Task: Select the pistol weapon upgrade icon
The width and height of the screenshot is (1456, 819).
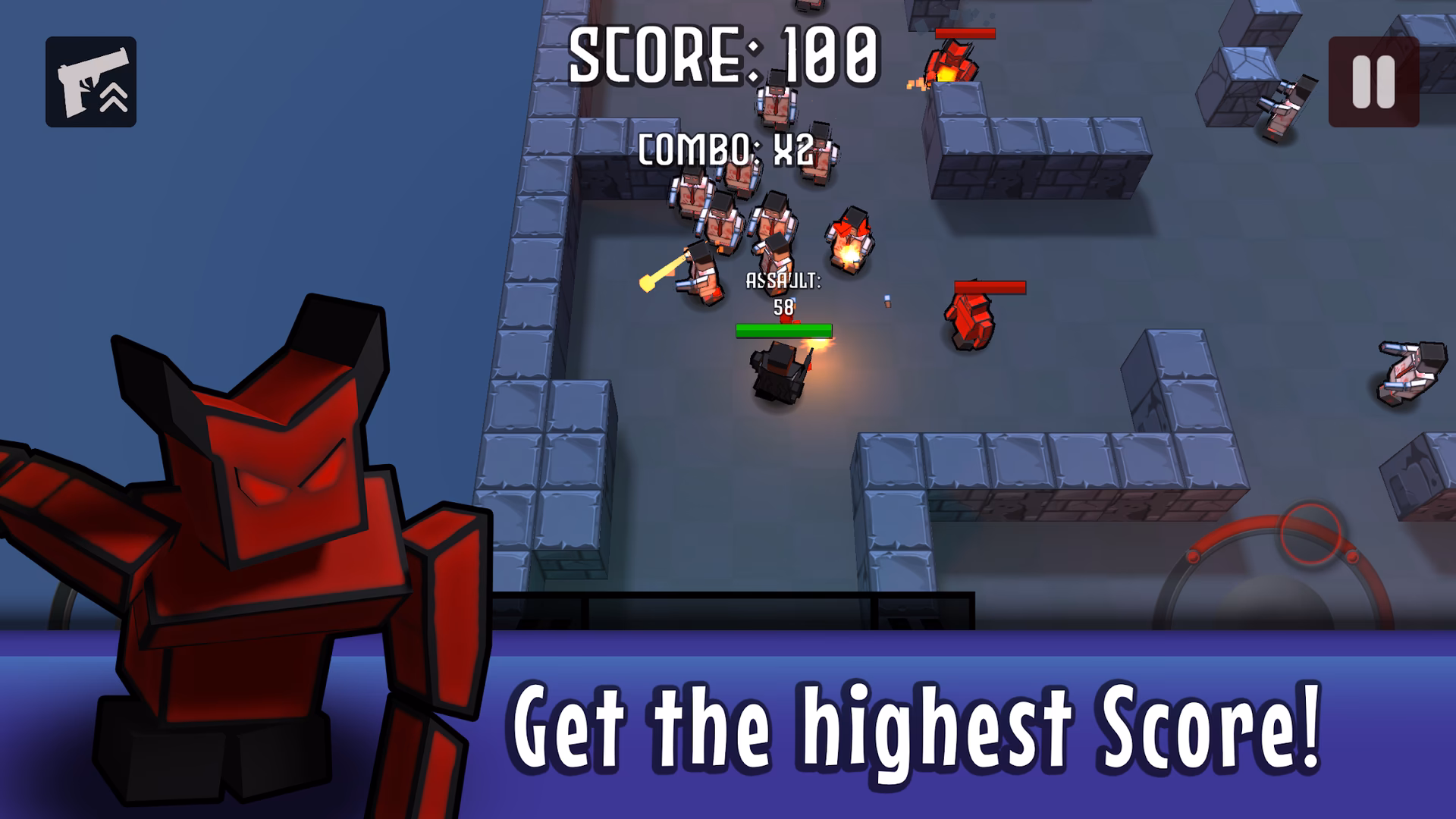Action: (x=91, y=80)
